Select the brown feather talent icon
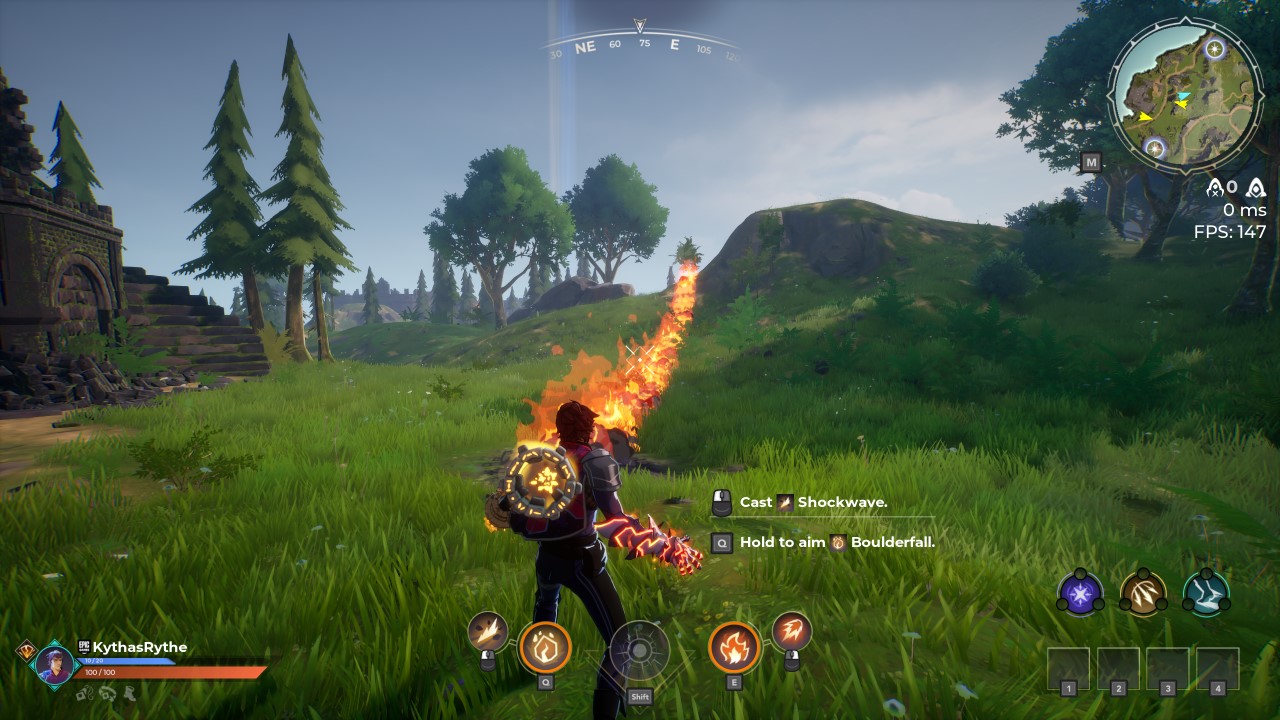Viewport: 1280px width, 720px height. tap(1143, 593)
